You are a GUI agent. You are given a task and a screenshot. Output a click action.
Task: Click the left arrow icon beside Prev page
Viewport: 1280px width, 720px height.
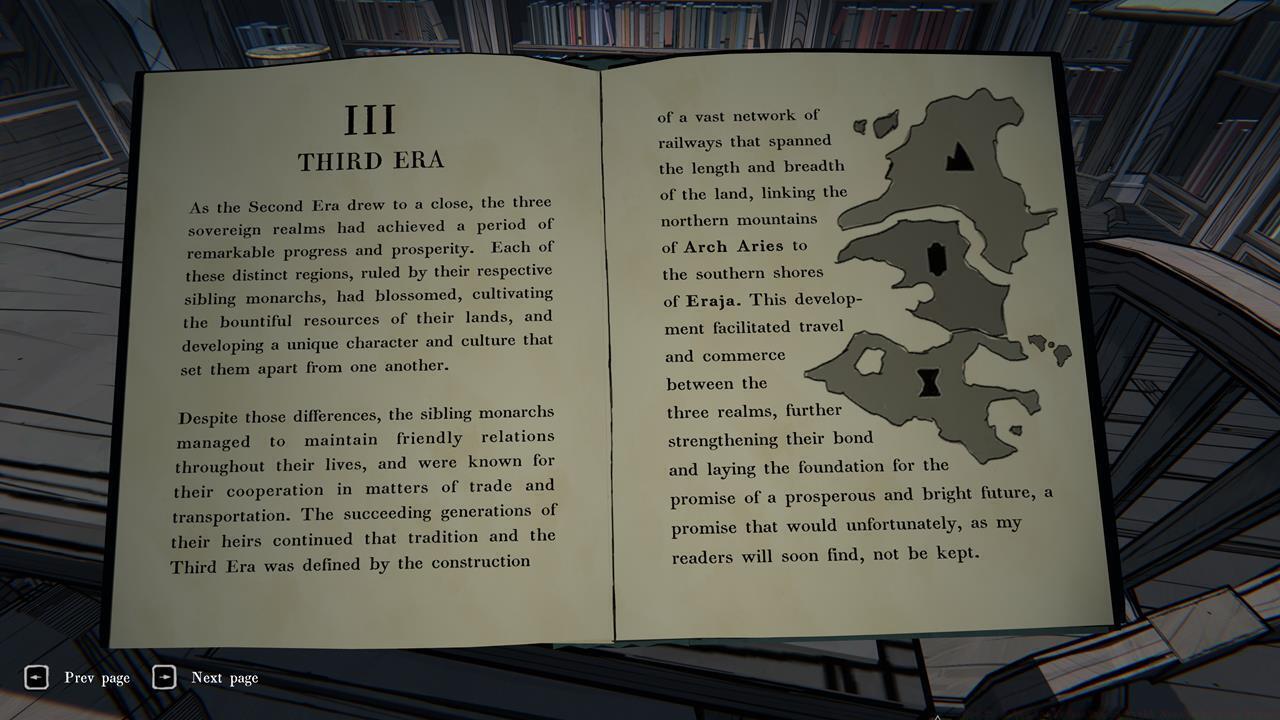tap(37, 677)
